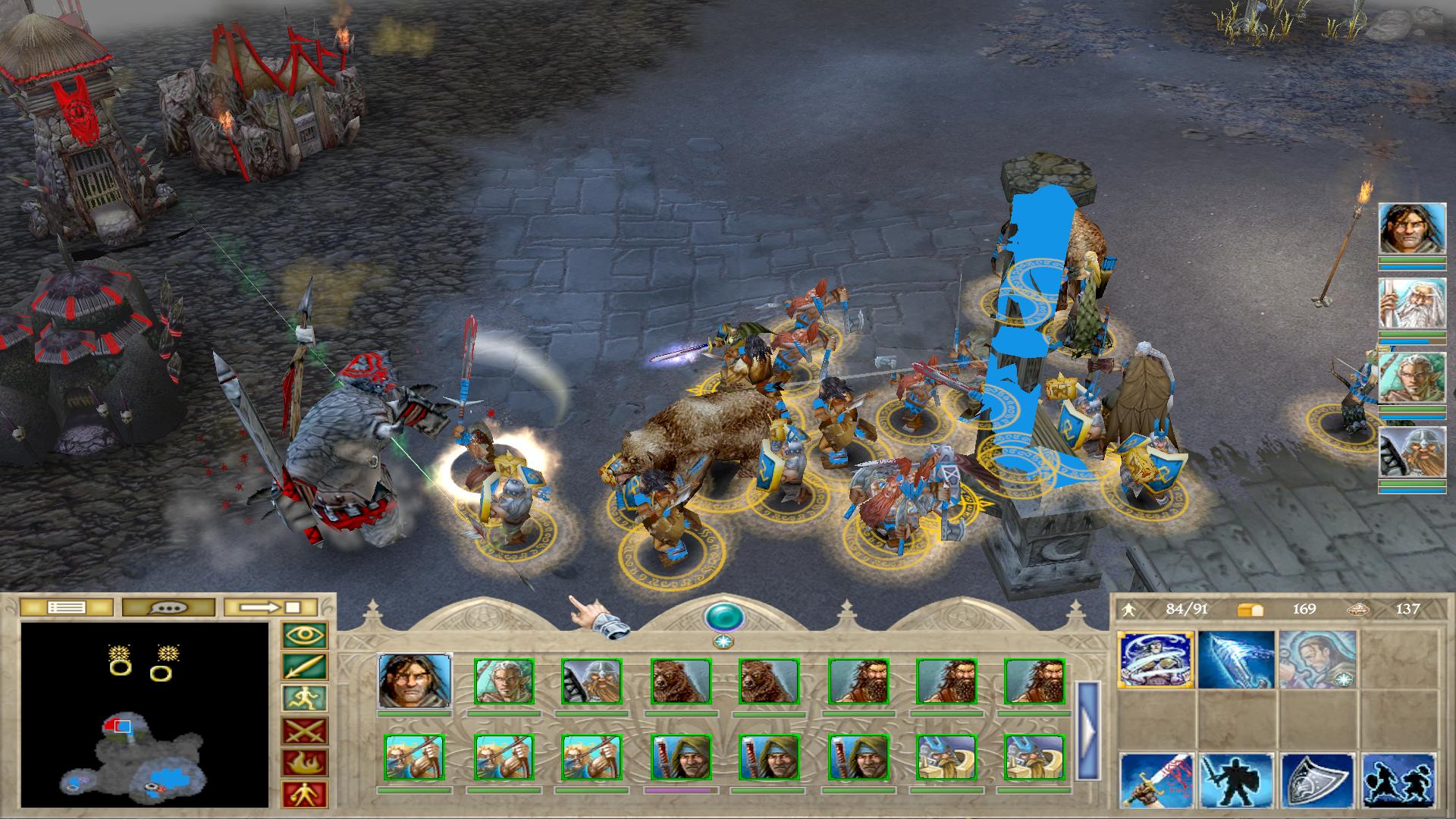
Task: Open the chat speech bubble button
Action: click(168, 607)
